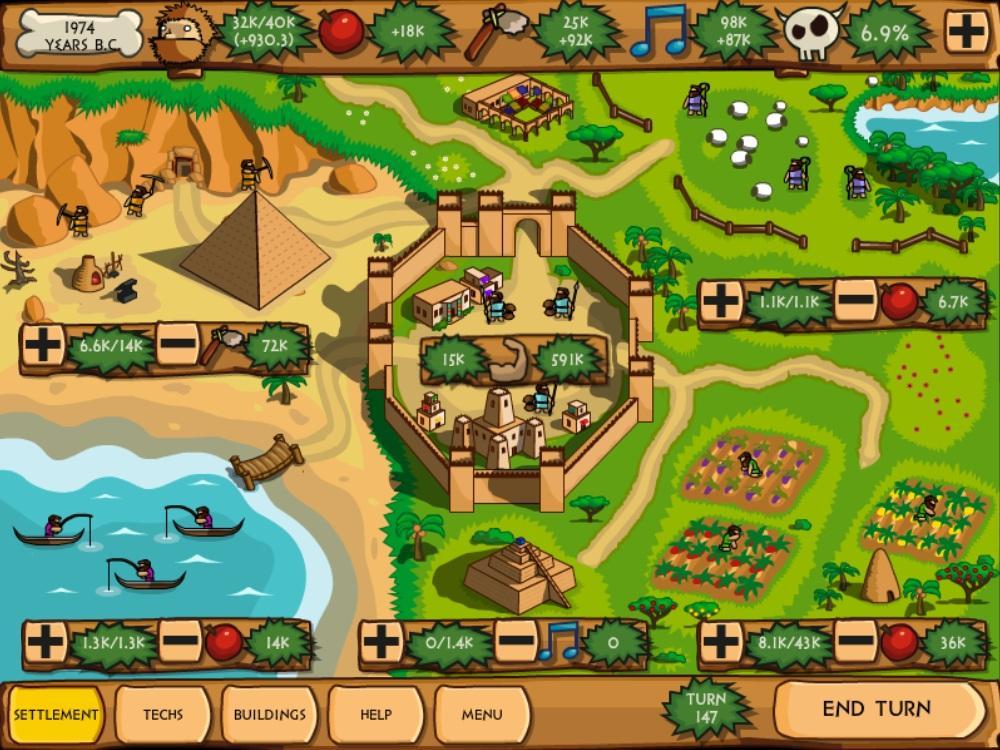Remove workers from the crop farms
The height and width of the screenshot is (750, 1000).
pyautogui.click(x=855, y=641)
